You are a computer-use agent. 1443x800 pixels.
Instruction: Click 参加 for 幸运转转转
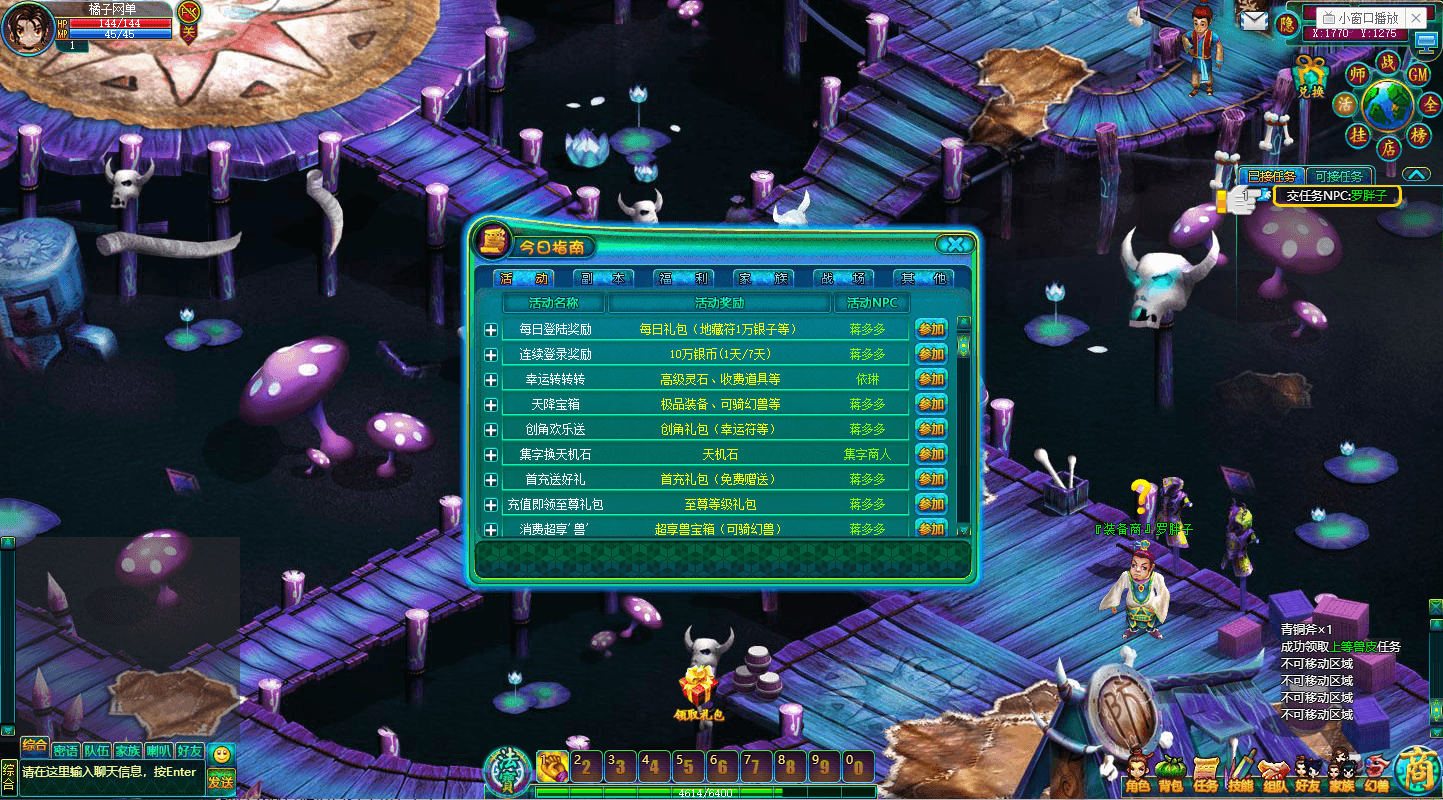[931, 379]
